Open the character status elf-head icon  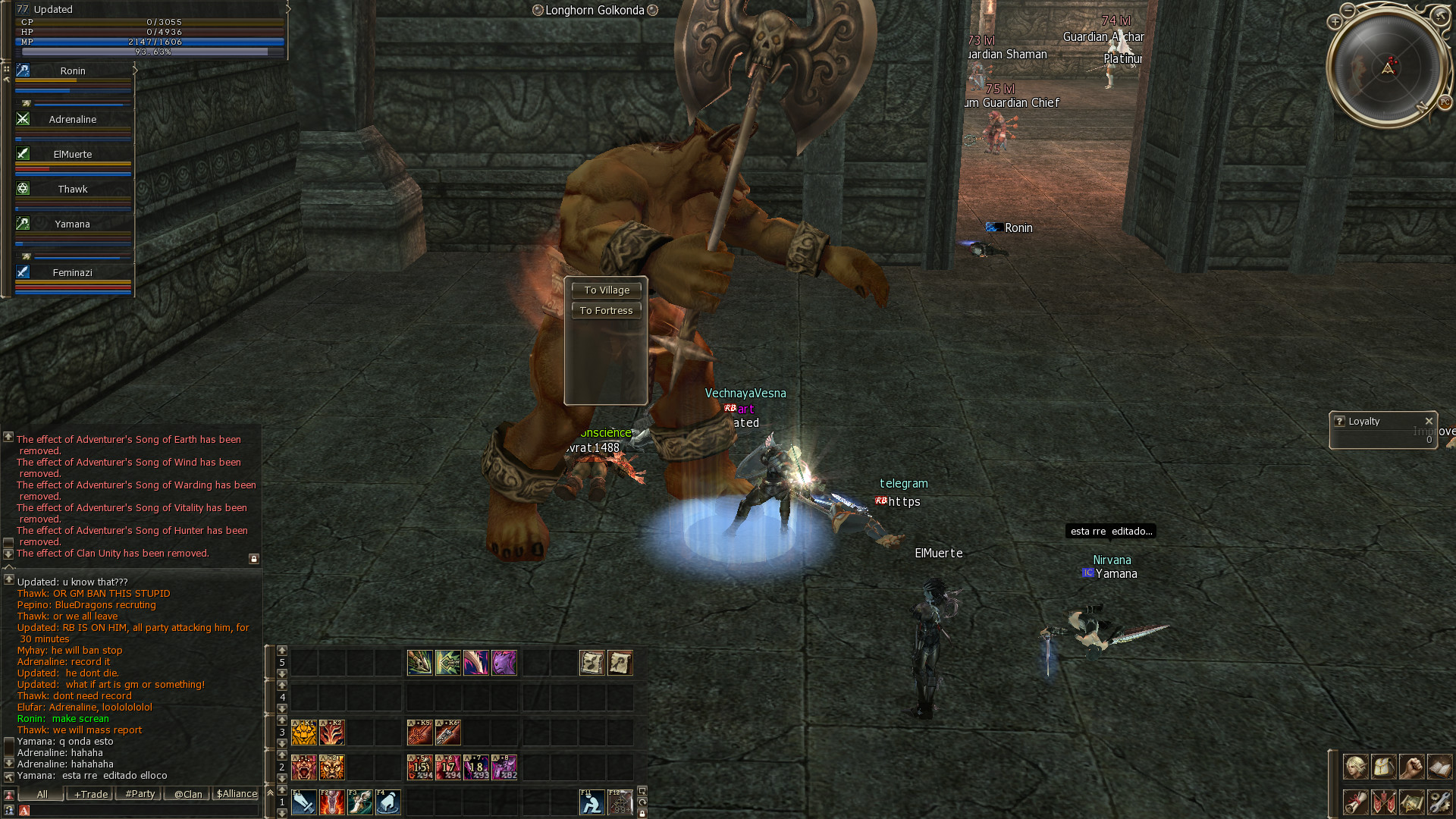[1356, 767]
